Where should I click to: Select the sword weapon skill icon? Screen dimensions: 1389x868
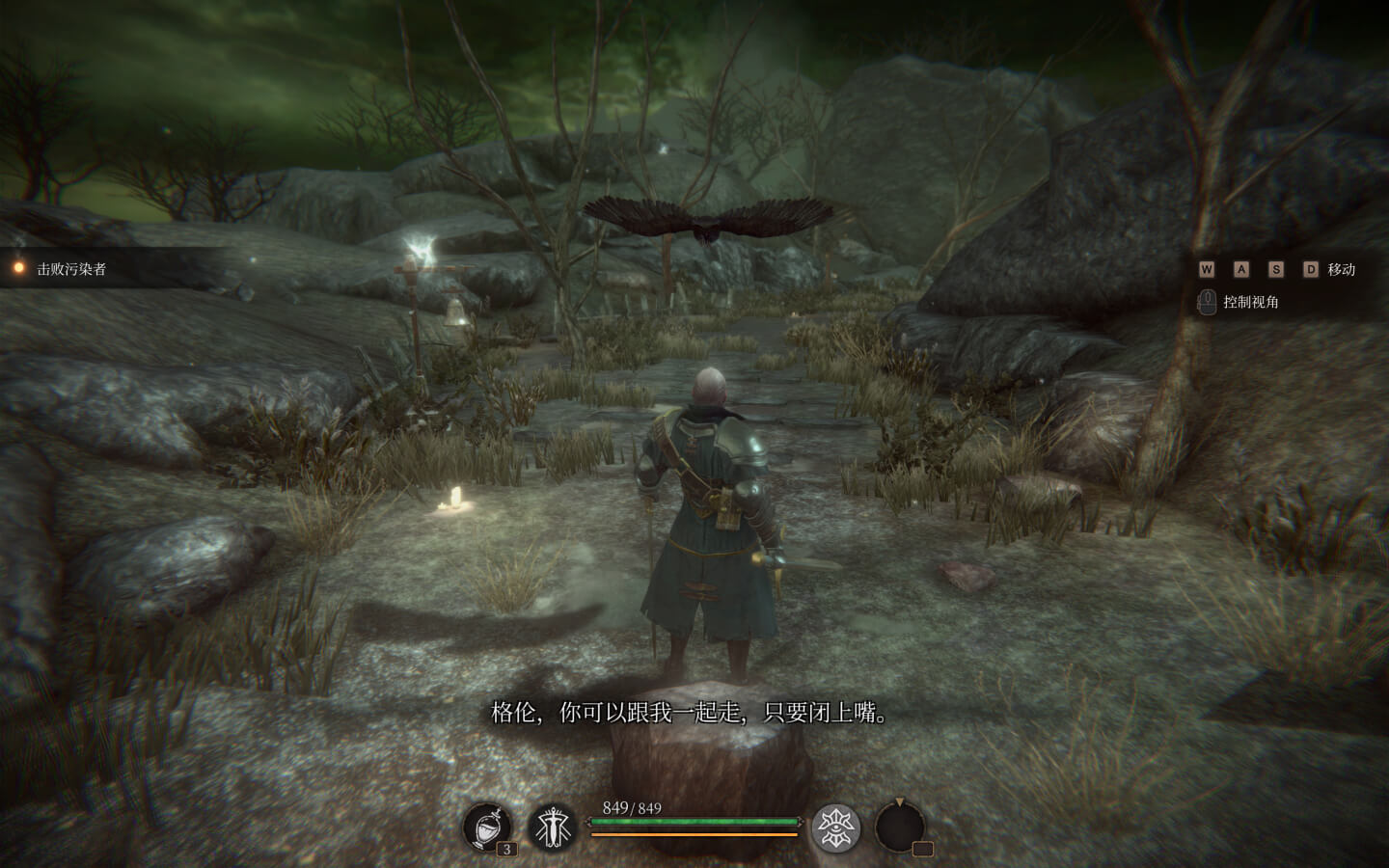coord(554,827)
